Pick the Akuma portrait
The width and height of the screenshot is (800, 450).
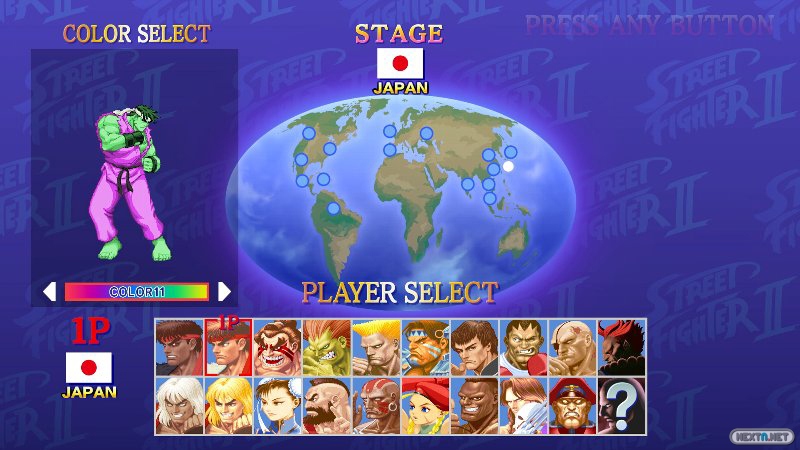click(621, 347)
